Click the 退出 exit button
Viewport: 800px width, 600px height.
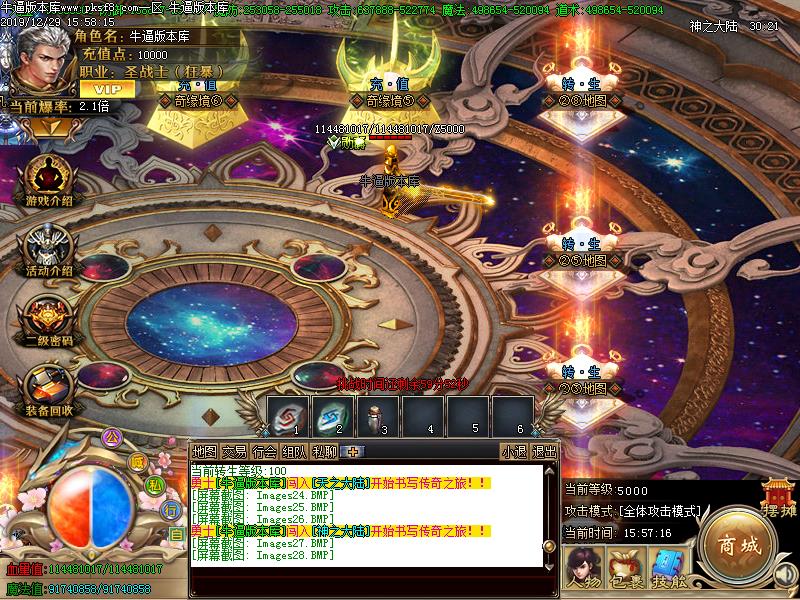544,452
